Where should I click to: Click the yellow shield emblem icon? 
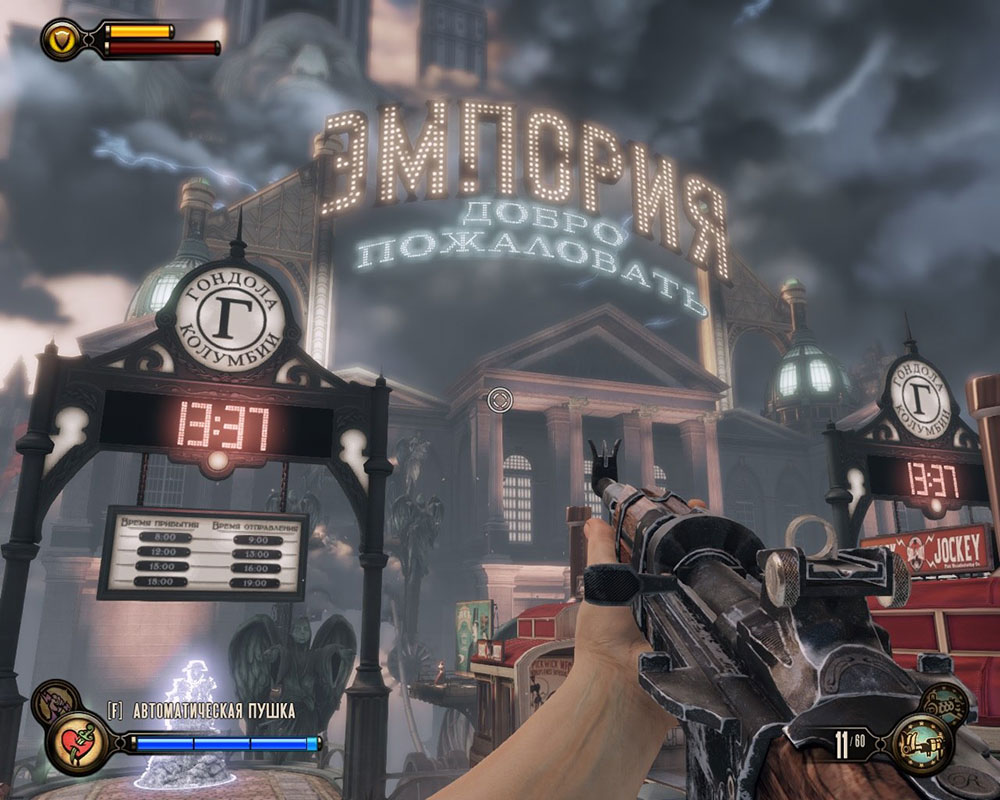[59, 38]
